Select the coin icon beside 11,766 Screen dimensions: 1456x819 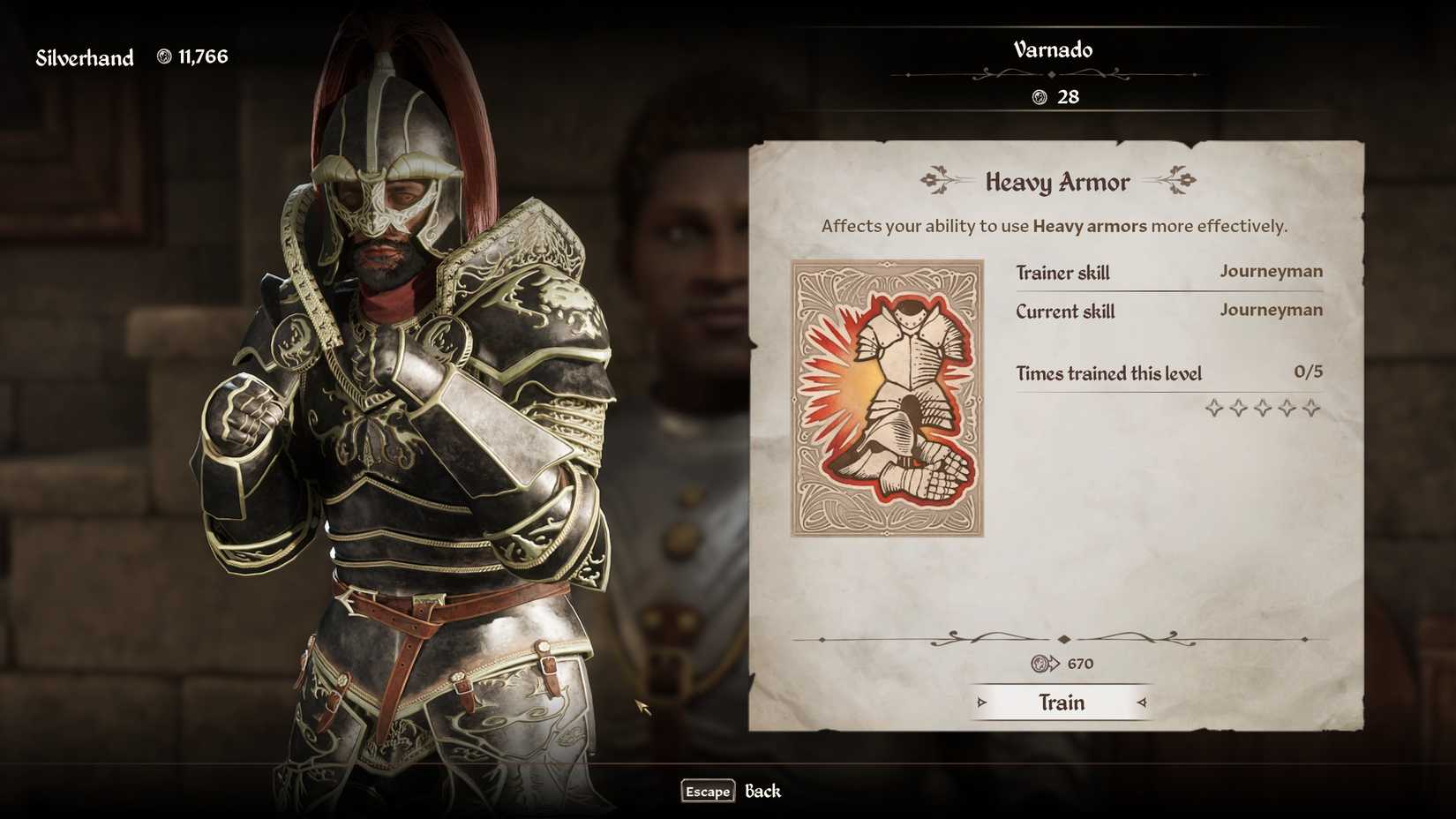pyautogui.click(x=167, y=56)
